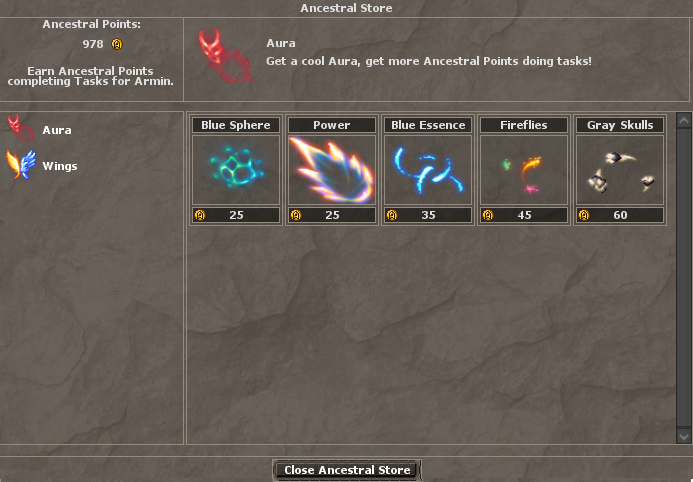Select the Power aura item
Viewport: 693px width, 482px height.
coord(331,169)
